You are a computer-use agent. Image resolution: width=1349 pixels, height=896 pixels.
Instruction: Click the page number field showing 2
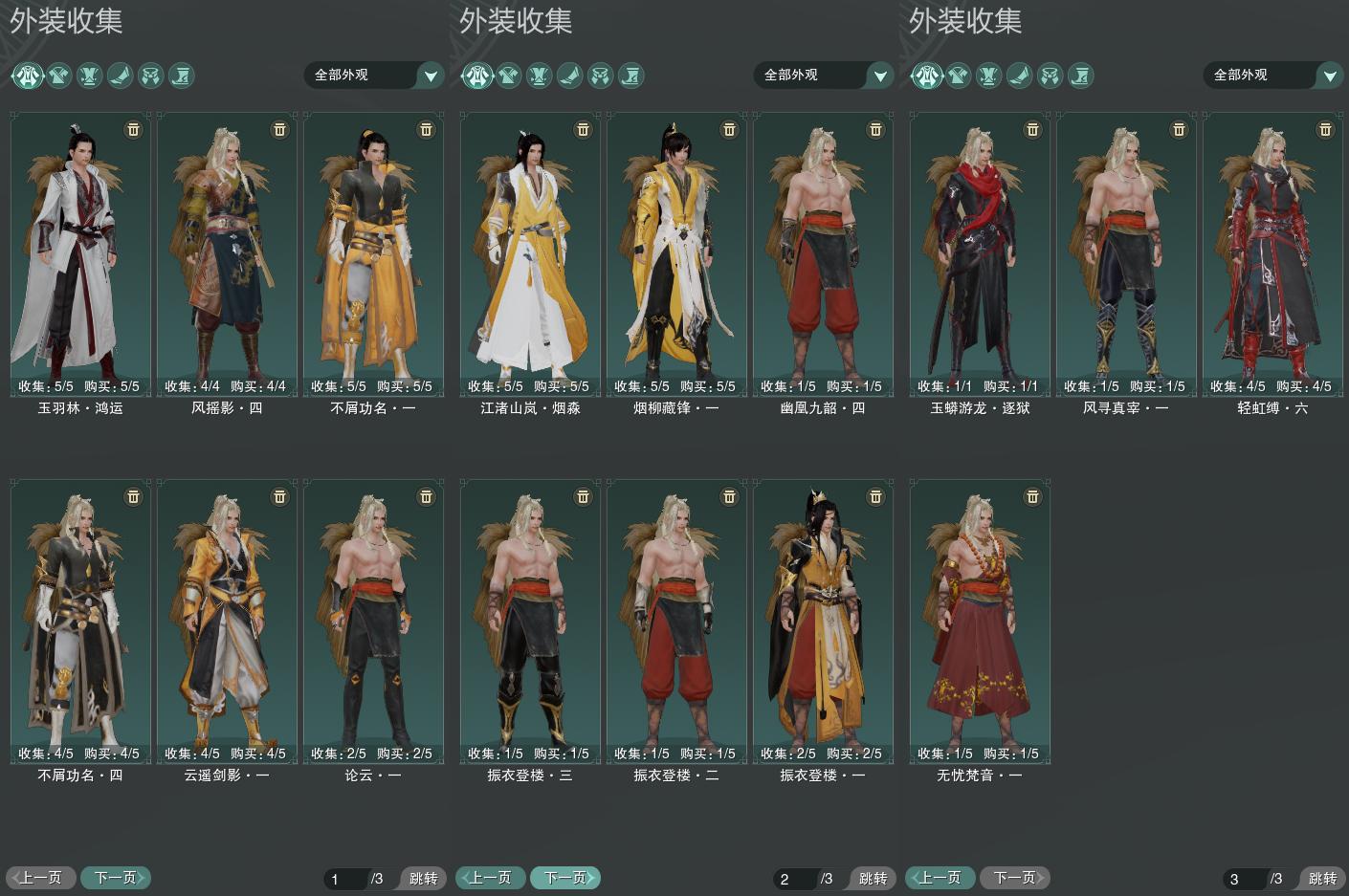796,879
